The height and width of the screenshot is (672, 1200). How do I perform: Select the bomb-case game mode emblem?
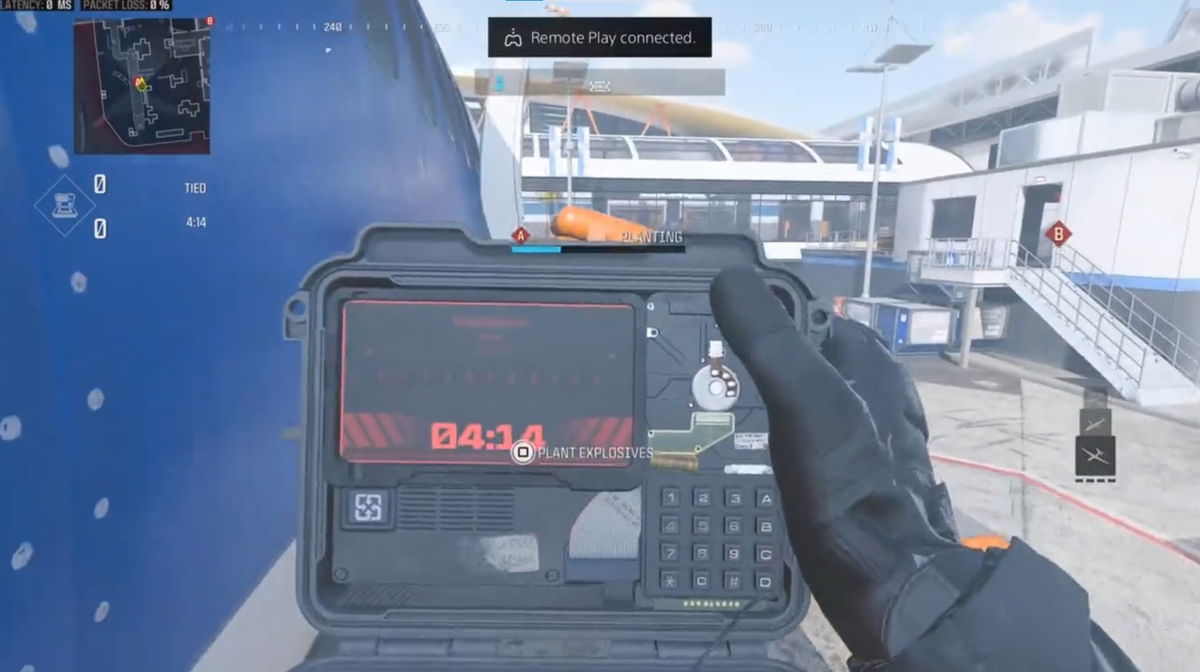tap(65, 207)
